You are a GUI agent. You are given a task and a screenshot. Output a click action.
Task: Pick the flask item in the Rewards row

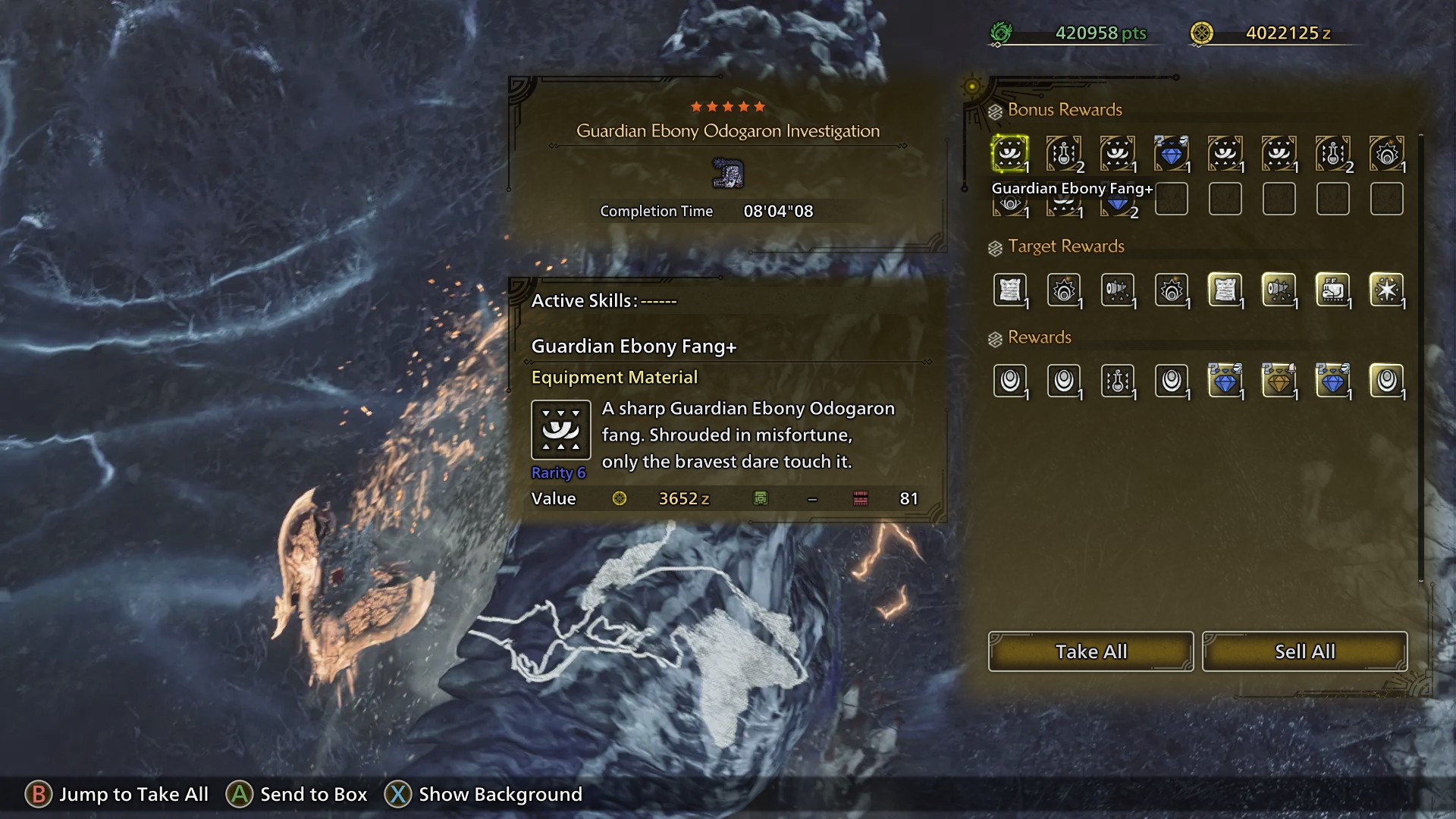coord(1117,381)
